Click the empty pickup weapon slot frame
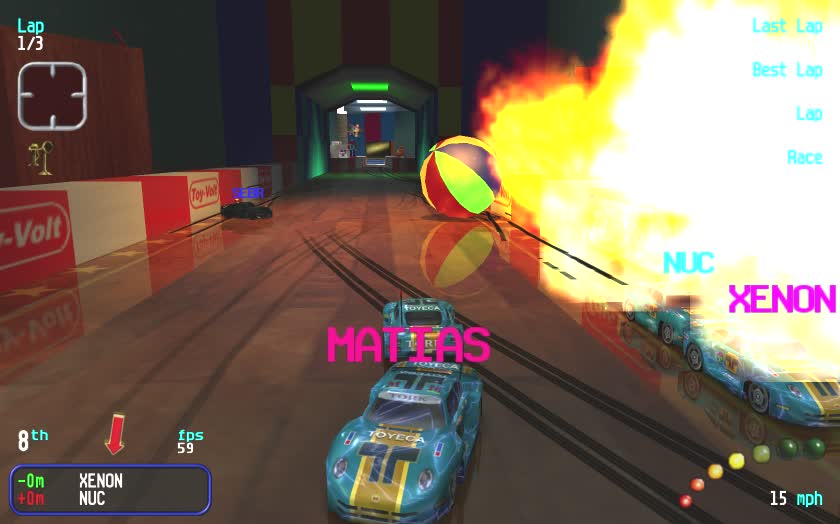Image resolution: width=840 pixels, height=524 pixels. pos(52,96)
